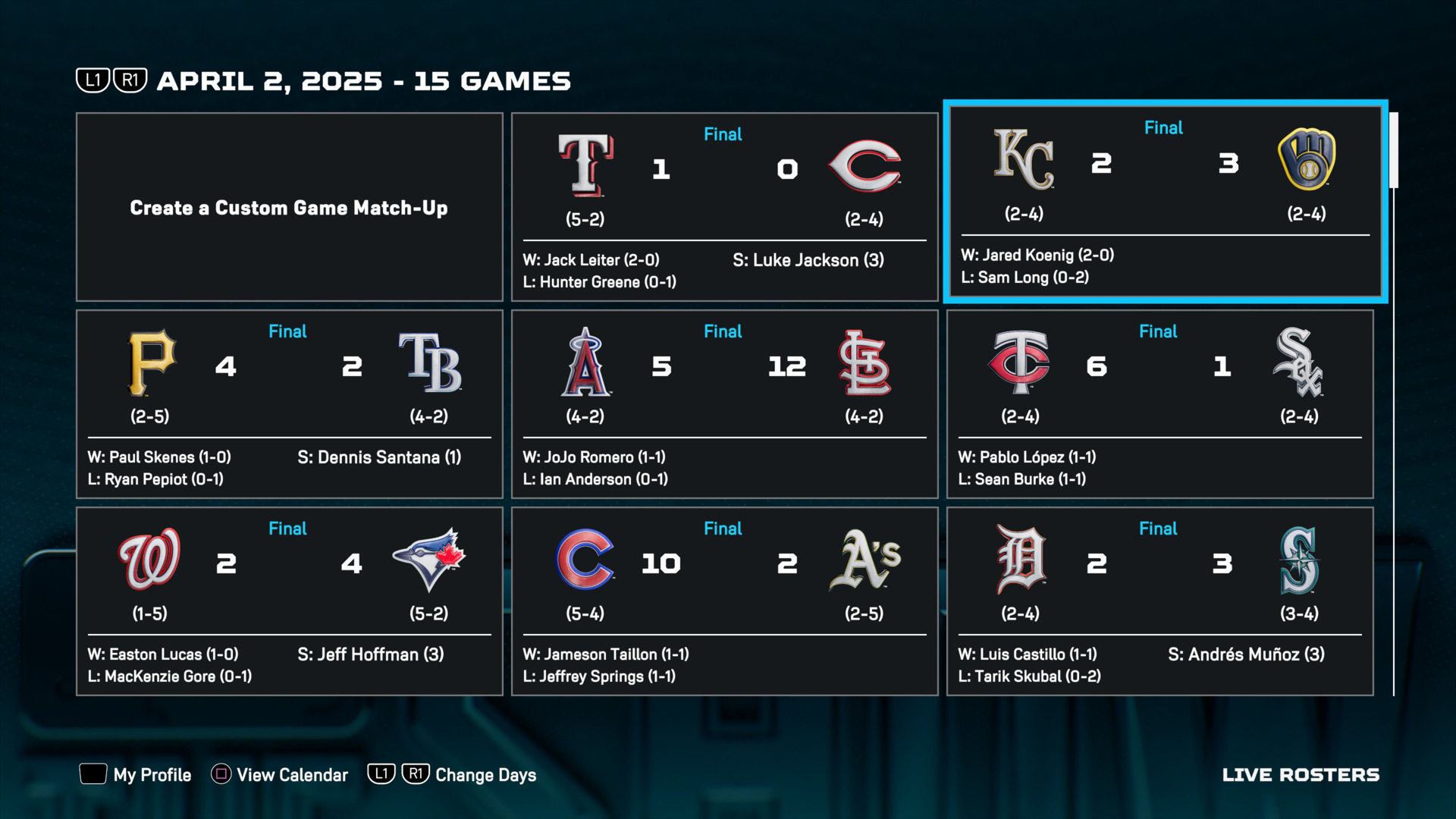Select the Pirates vs Rays matchup

pos(289,403)
